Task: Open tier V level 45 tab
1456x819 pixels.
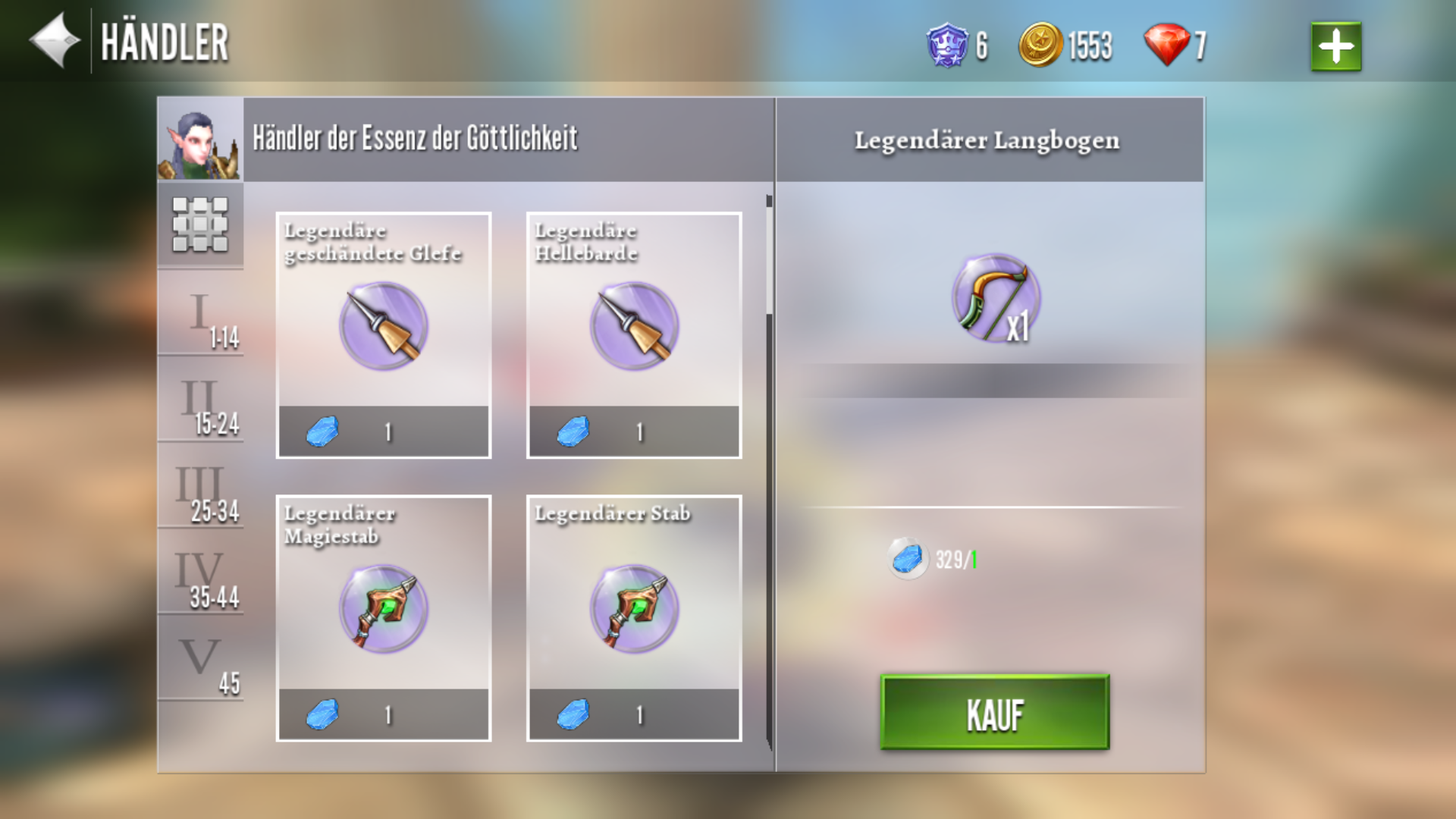Action: pos(202,660)
